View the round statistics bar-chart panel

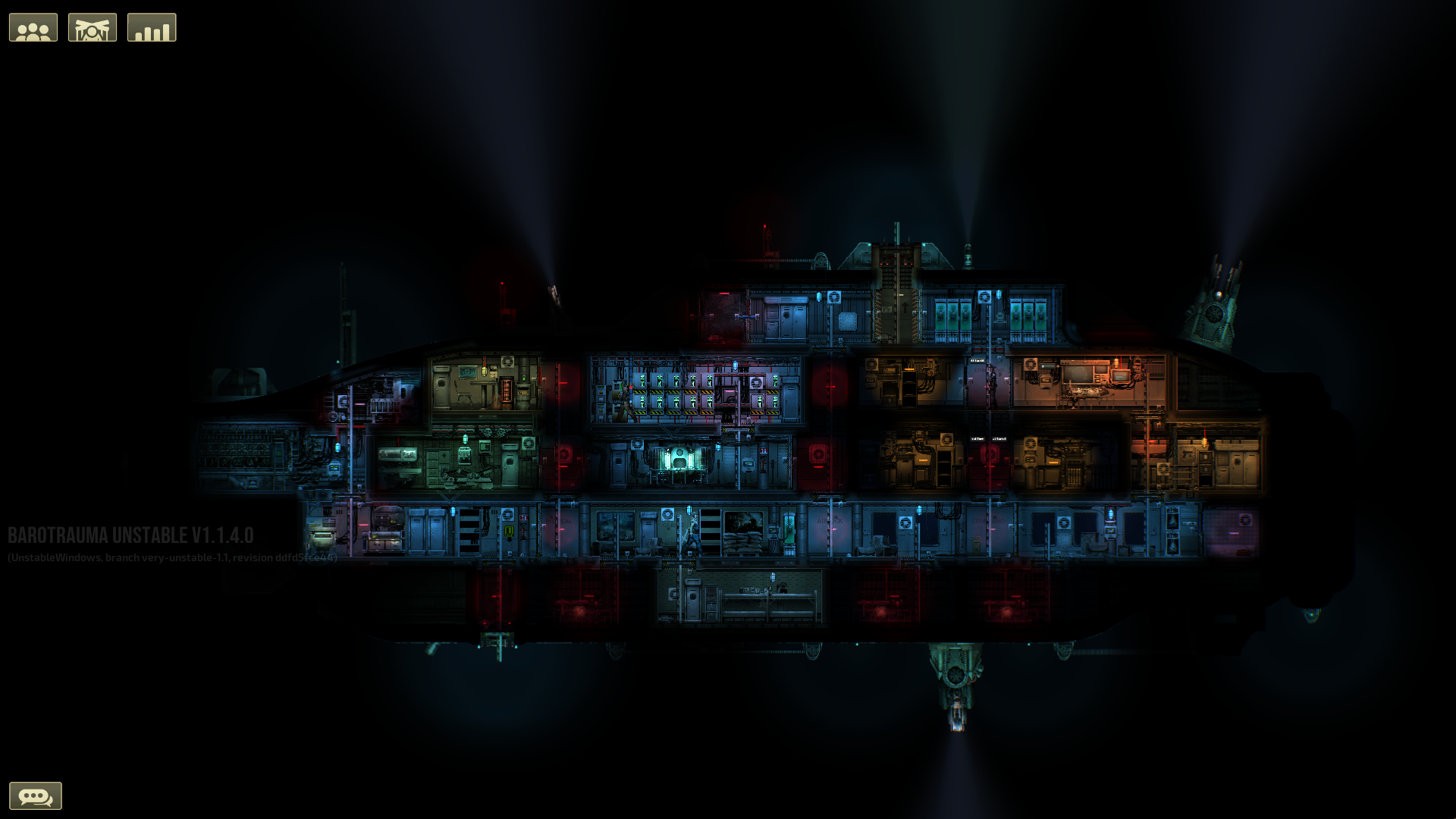click(151, 27)
